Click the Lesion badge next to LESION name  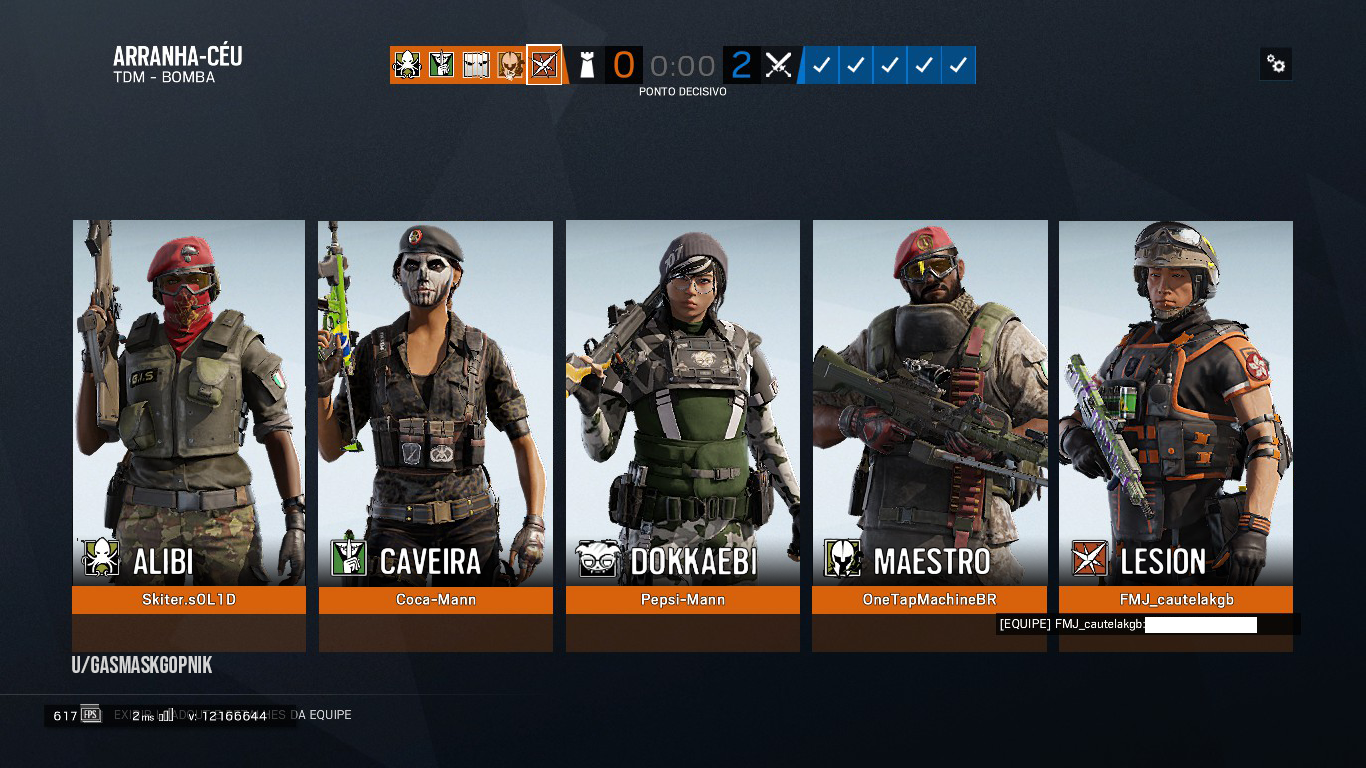pos(1089,558)
